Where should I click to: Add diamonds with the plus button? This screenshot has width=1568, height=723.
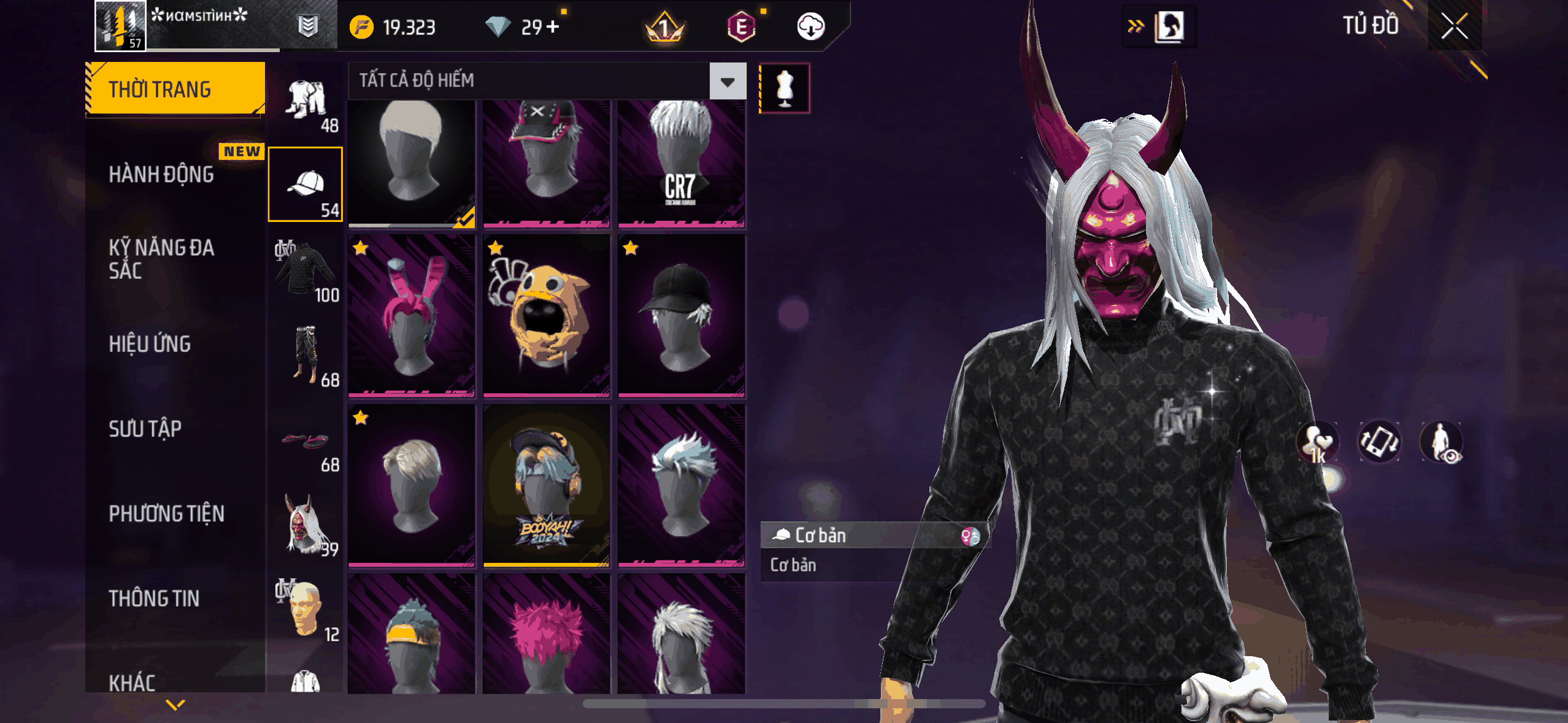coord(553,27)
